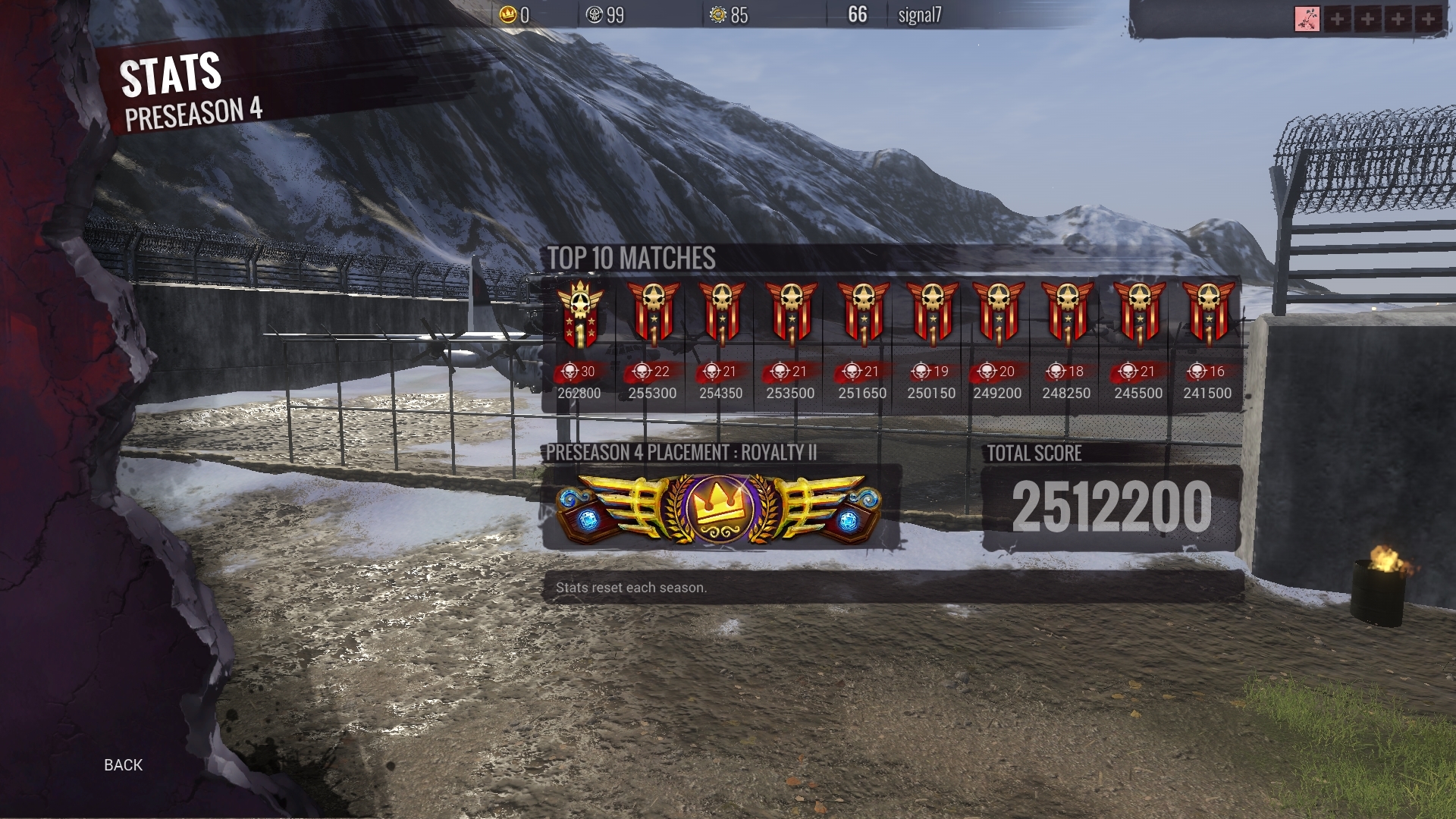The height and width of the screenshot is (819, 1456).
Task: Select the pink player avatar in party bar
Action: click(x=1307, y=19)
